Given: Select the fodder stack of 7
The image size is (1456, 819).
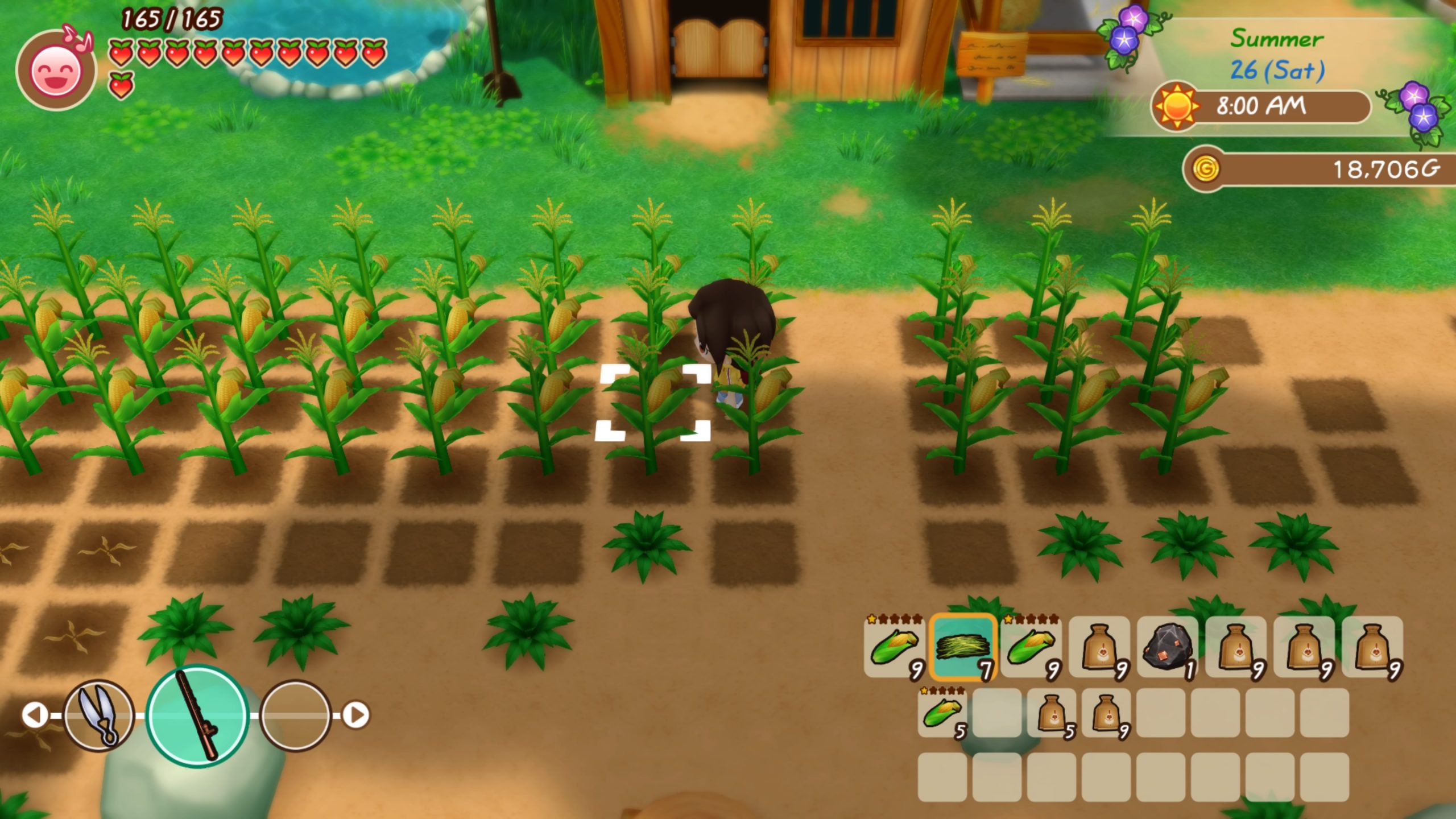Looking at the screenshot, I should tap(963, 648).
